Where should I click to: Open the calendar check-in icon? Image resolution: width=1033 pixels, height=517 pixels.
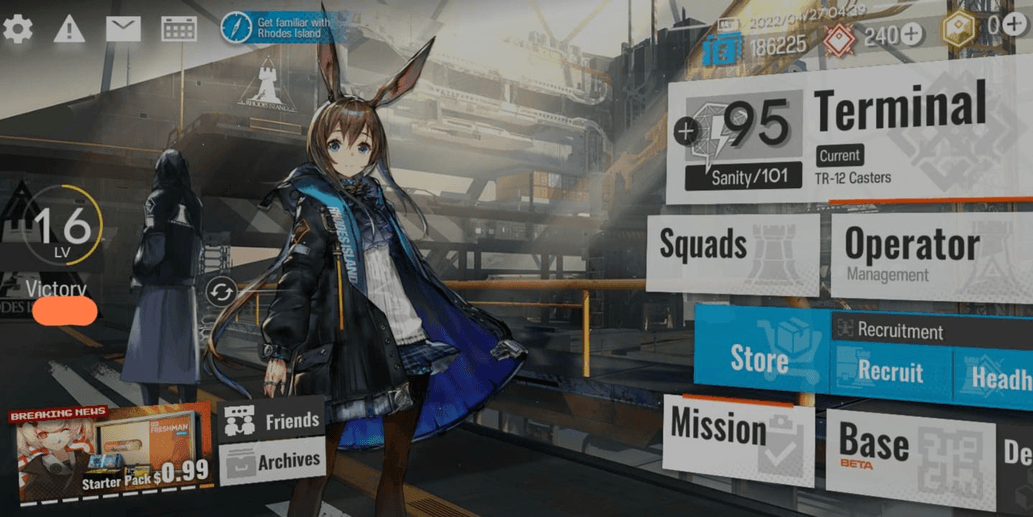click(179, 29)
